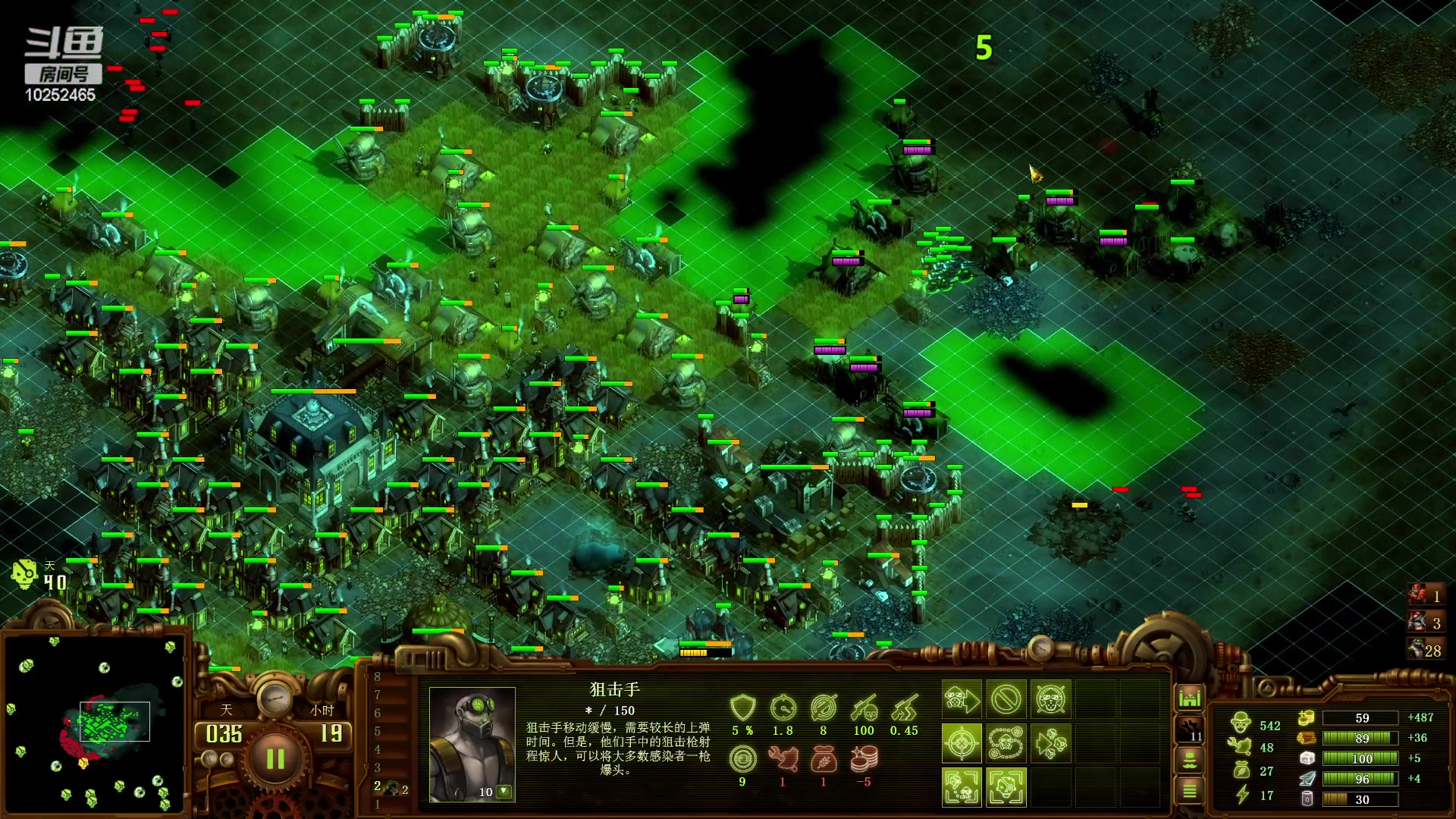Select control group 2
Screen dimensions: 1456x819
(390, 788)
